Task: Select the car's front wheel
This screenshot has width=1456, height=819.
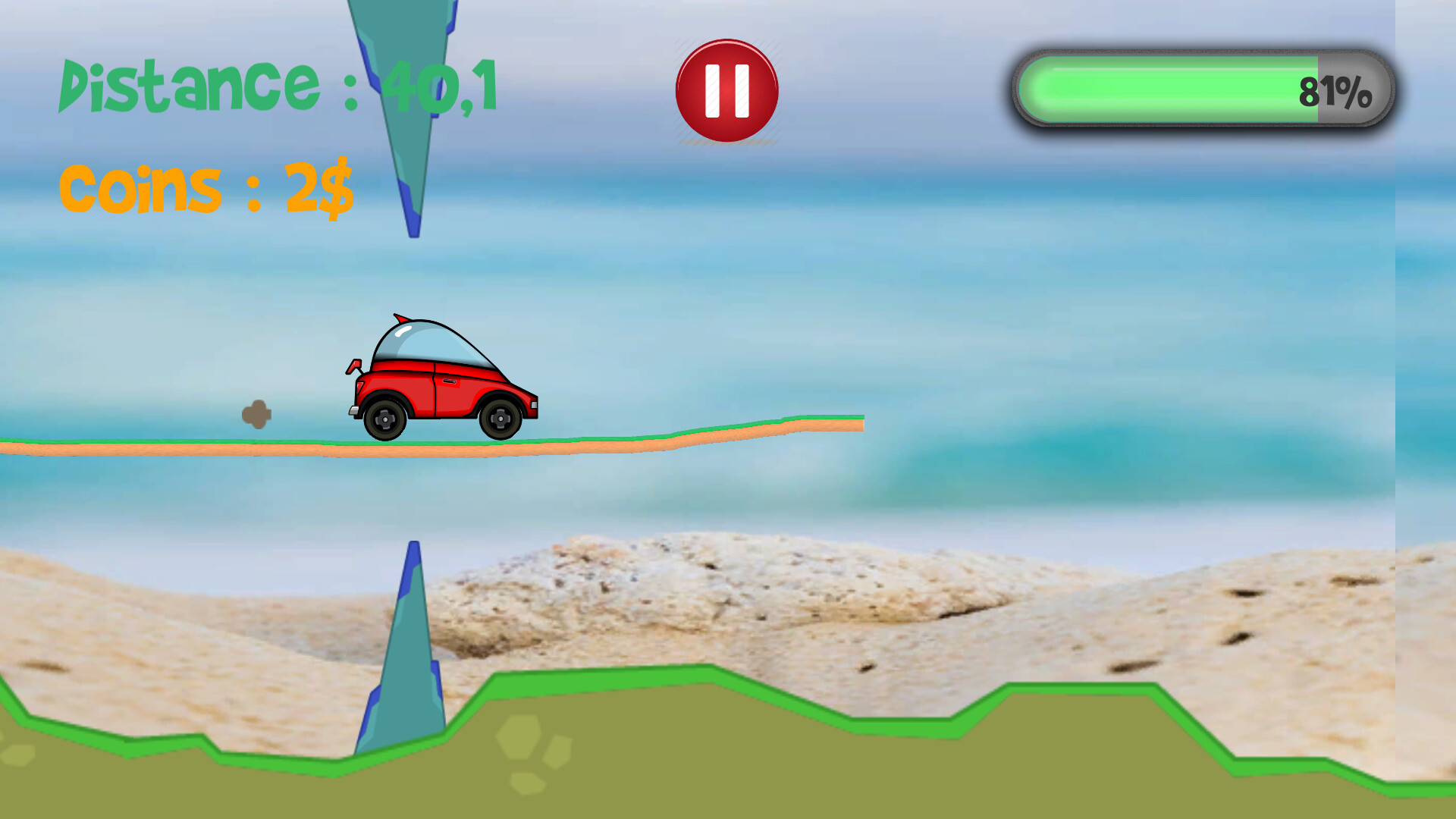Action: pyautogui.click(x=500, y=419)
